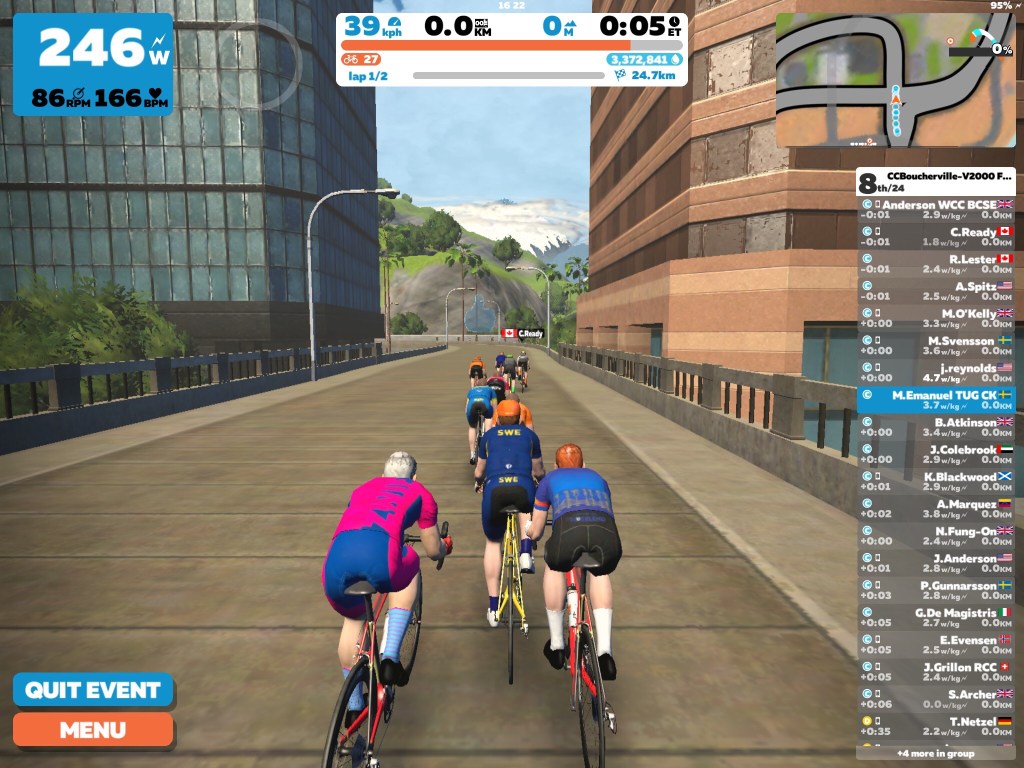Open the orange Menu button
This screenshot has height=768, width=1024.
point(92,729)
